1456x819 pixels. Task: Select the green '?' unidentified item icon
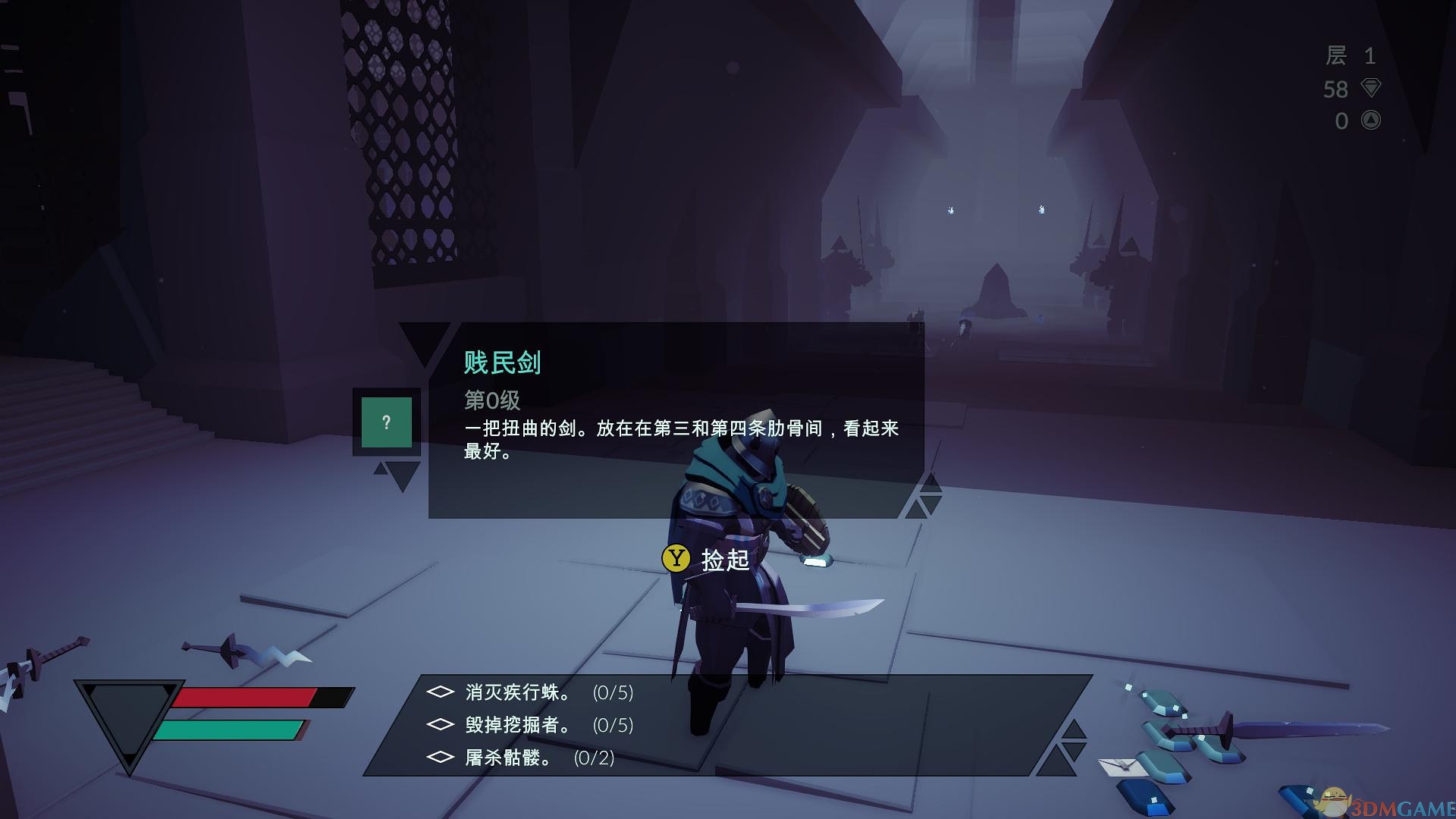[388, 422]
